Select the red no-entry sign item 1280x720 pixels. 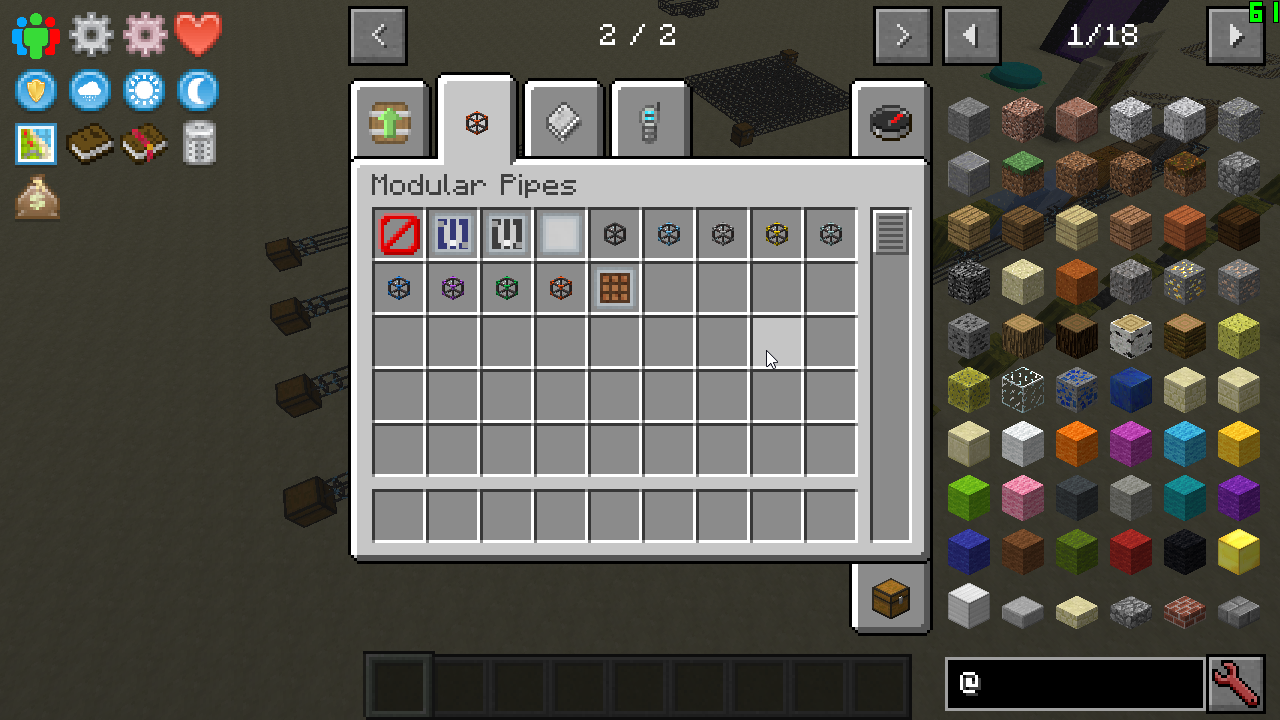click(x=399, y=235)
